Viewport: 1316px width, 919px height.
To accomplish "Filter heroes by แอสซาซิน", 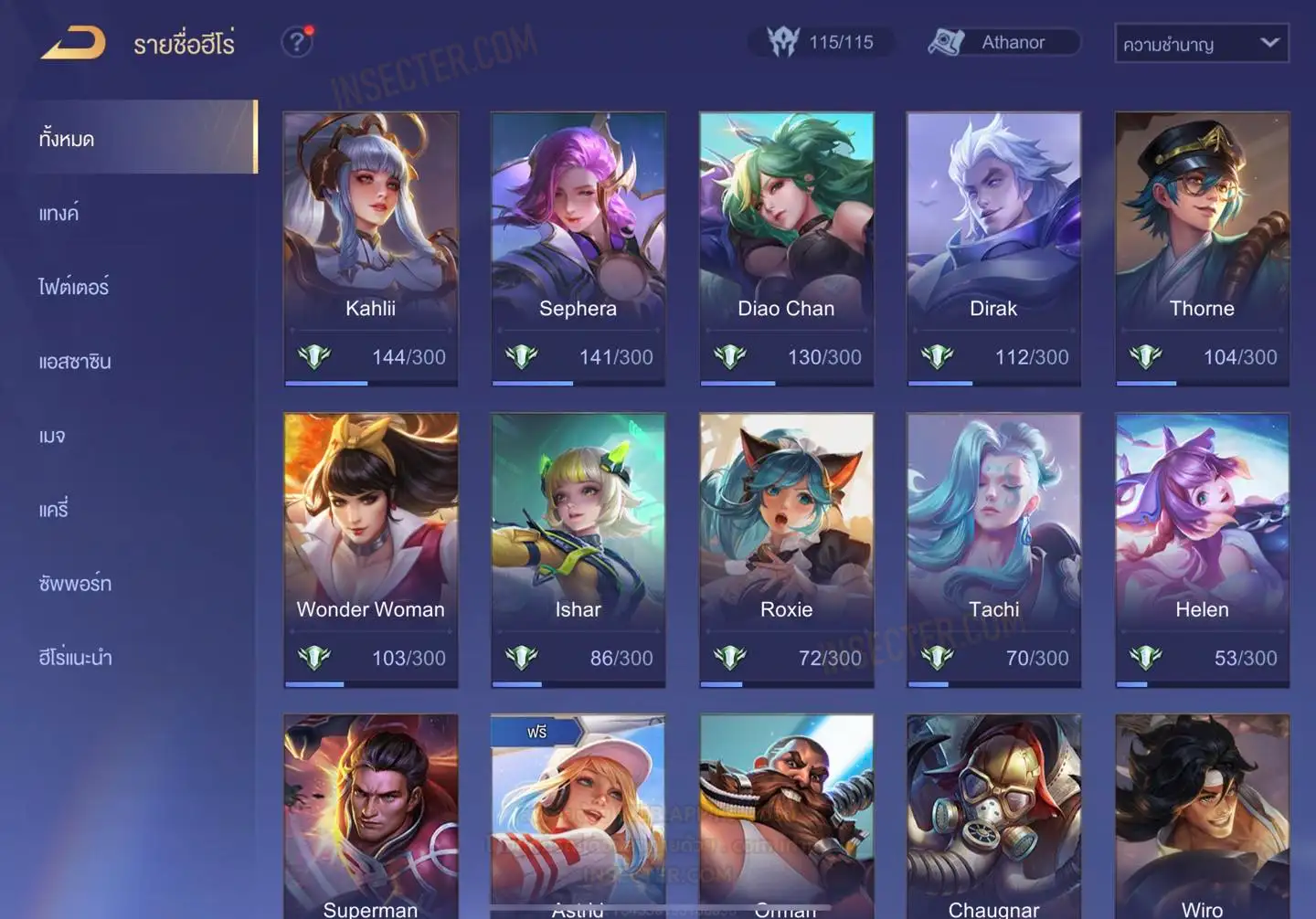I will [75, 362].
